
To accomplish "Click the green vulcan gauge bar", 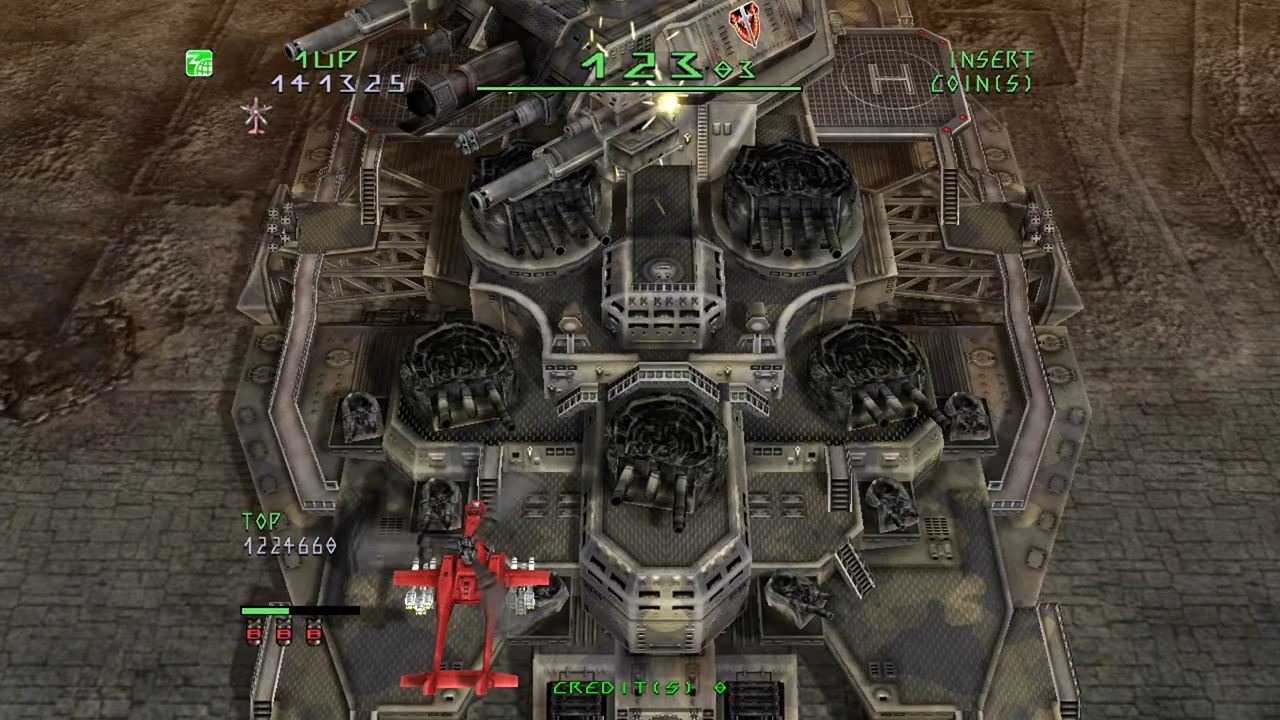I will (x=267, y=610).
